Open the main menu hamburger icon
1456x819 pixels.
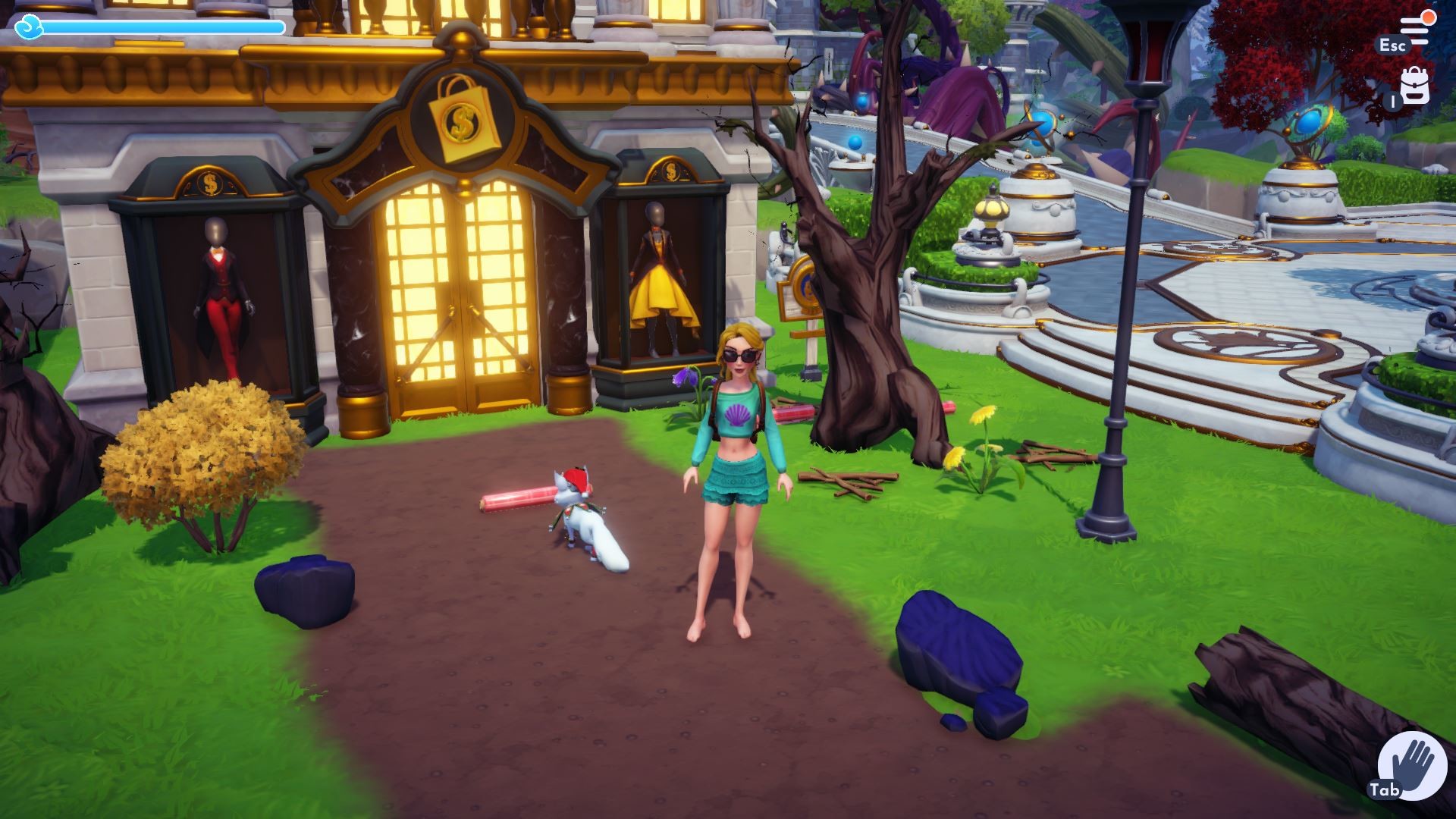pos(1414,29)
